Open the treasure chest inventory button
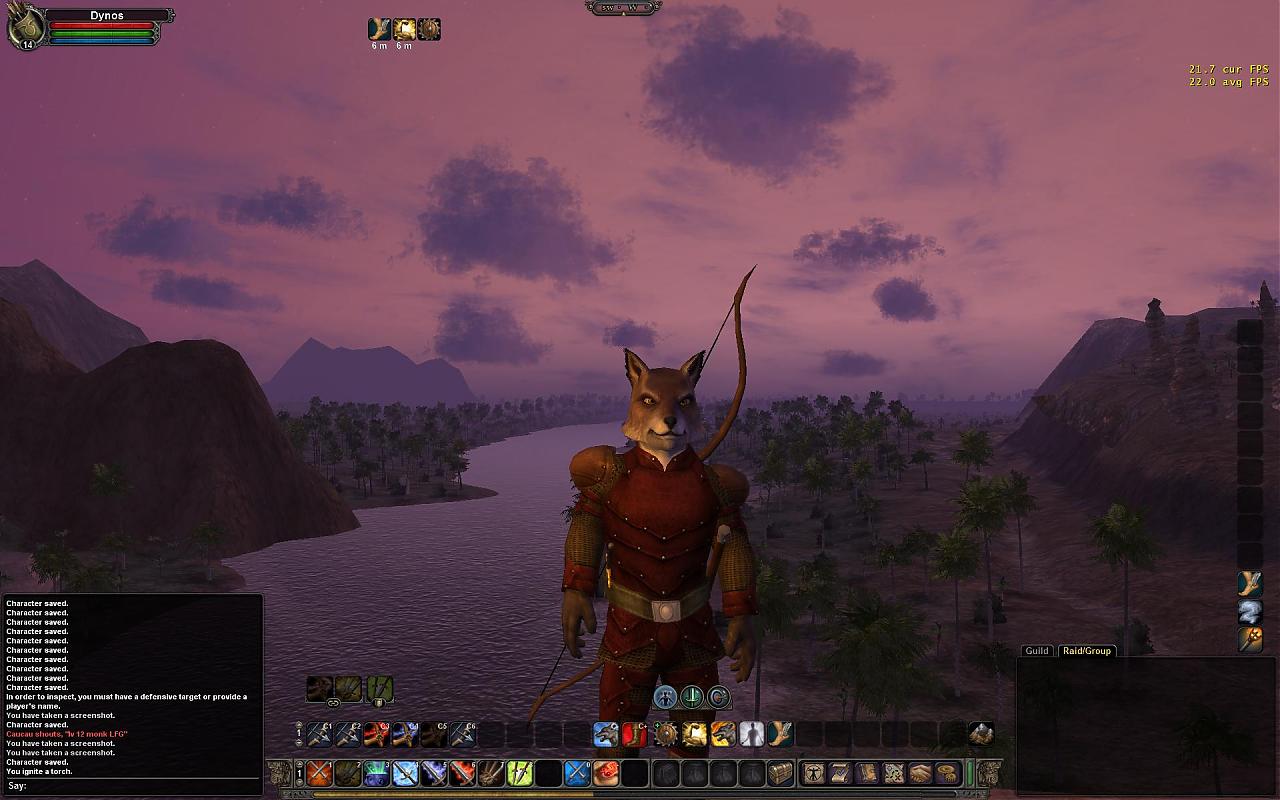The height and width of the screenshot is (800, 1280). point(780,773)
